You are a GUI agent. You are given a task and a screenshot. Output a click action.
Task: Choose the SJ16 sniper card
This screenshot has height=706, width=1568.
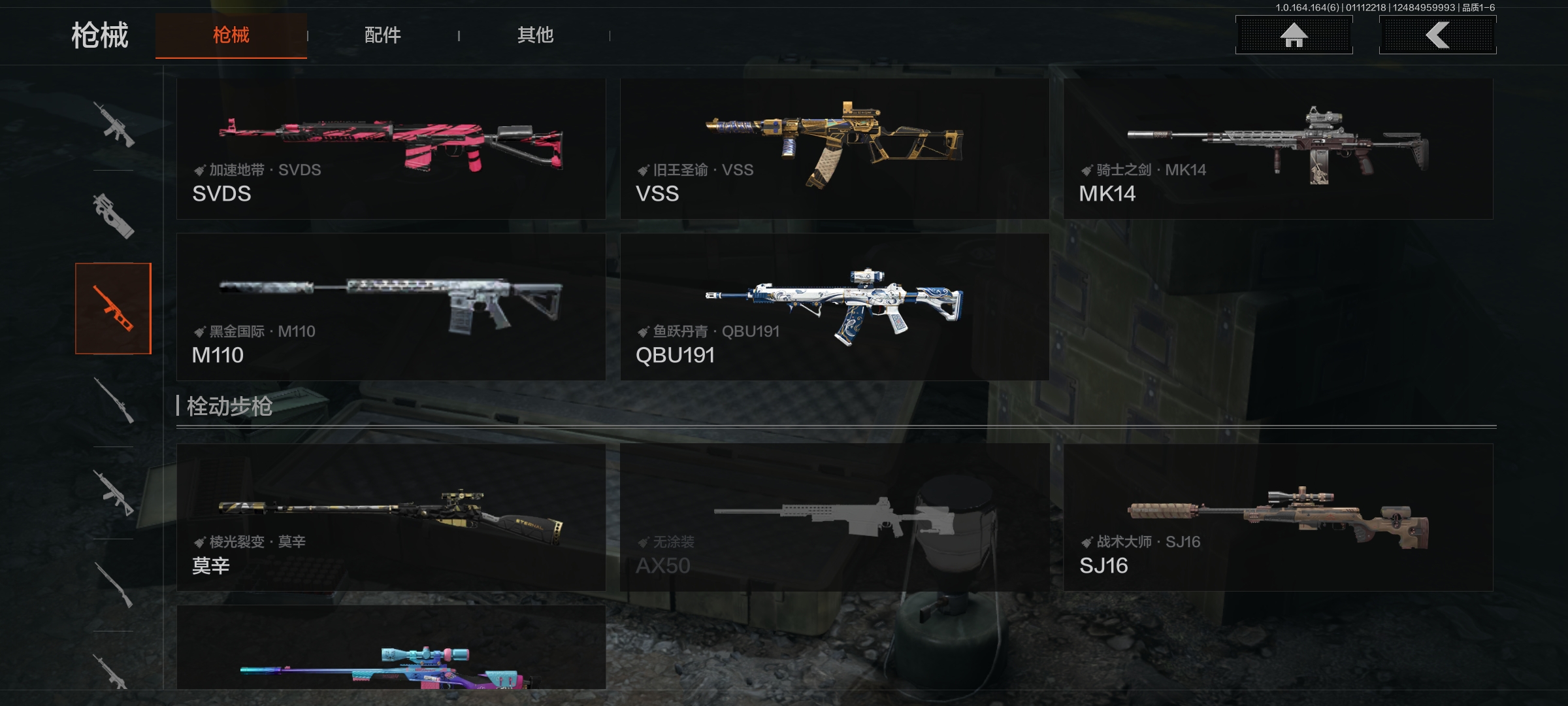(x=1278, y=518)
